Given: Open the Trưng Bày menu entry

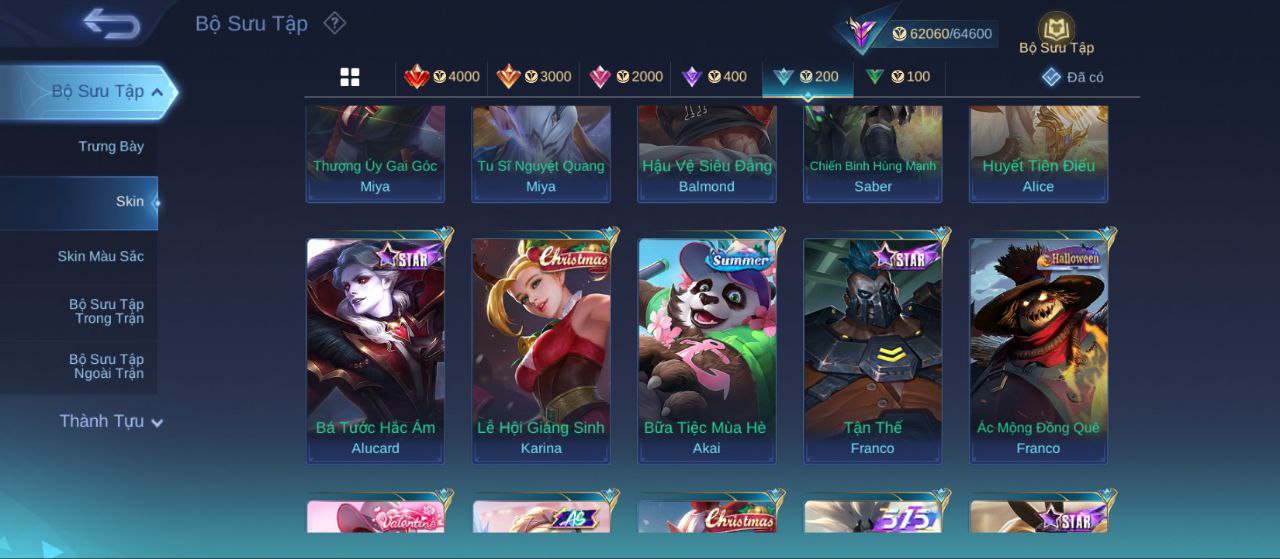Looking at the screenshot, I should click(111, 147).
